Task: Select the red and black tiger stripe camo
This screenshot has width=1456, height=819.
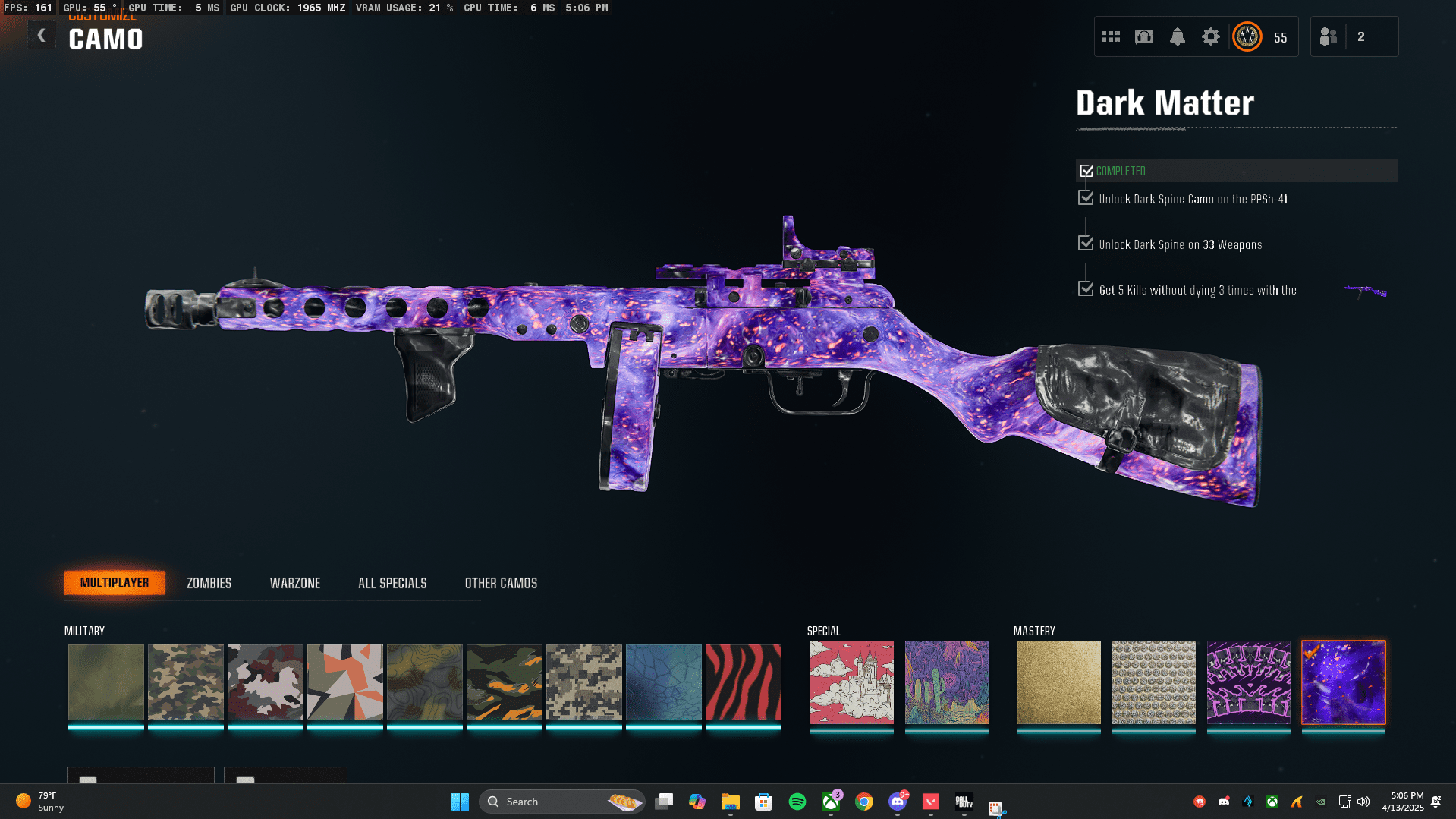Action: (x=743, y=682)
